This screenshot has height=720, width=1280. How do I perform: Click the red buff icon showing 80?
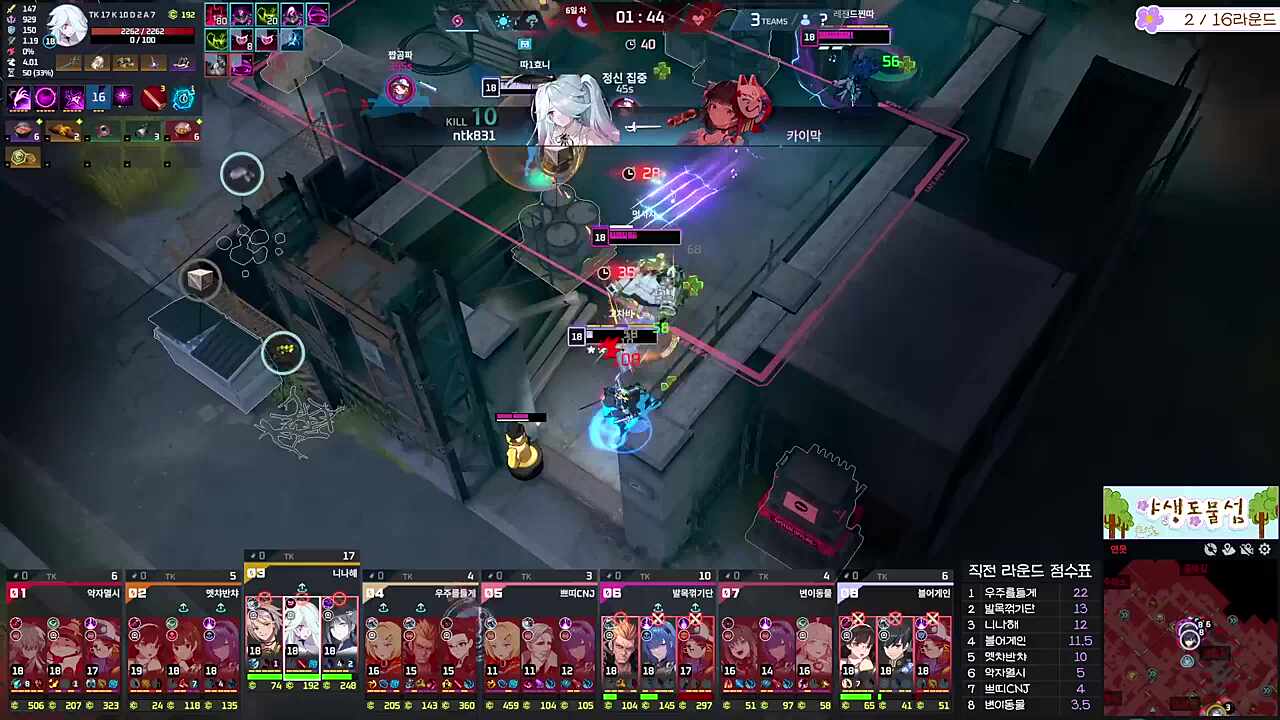216,16
